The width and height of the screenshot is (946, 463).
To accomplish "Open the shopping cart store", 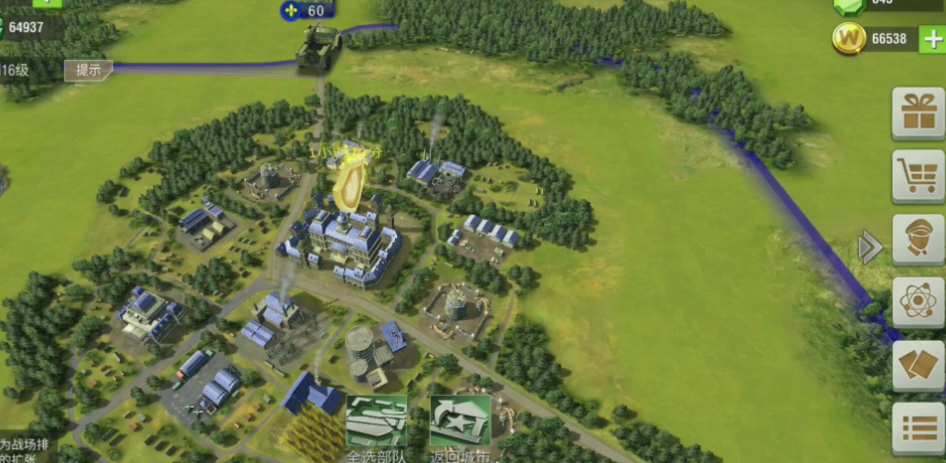I will tap(917, 176).
